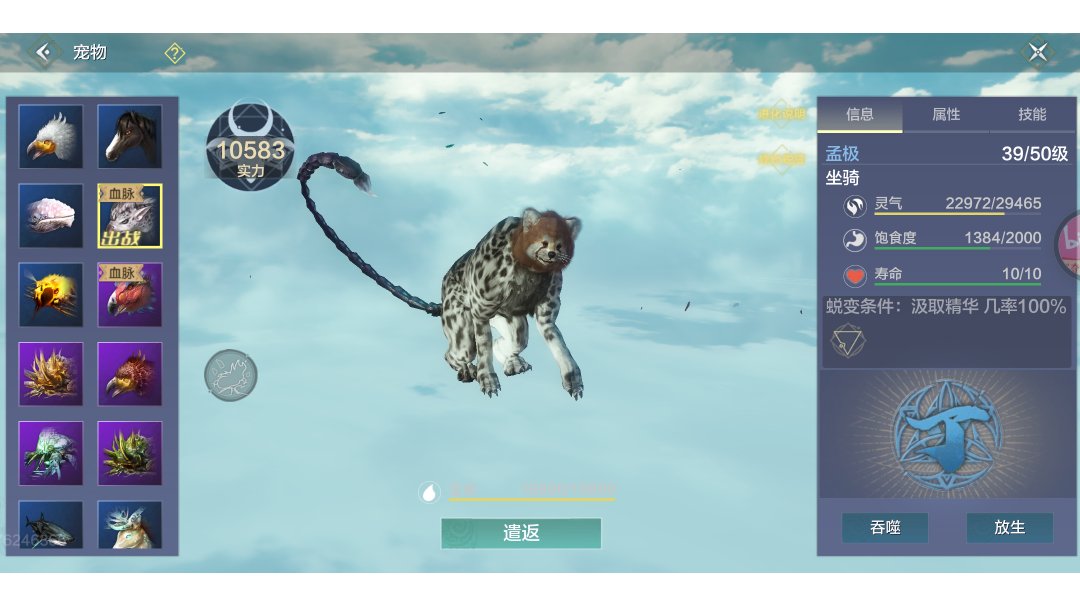This screenshot has width=1080, height=606.
Task: Open the yellow question mark help
Action: tap(175, 53)
